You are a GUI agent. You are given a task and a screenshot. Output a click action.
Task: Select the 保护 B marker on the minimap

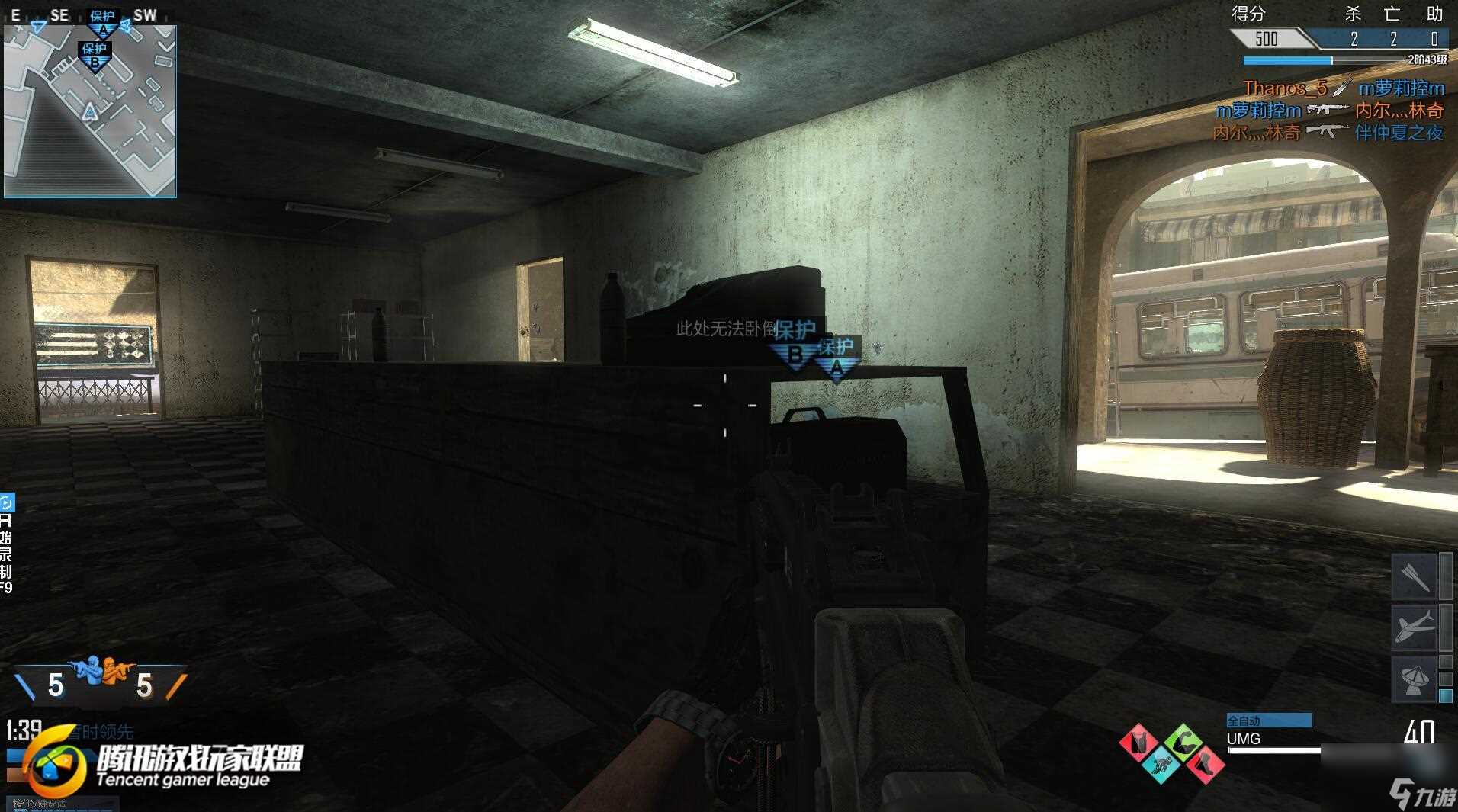[x=95, y=56]
